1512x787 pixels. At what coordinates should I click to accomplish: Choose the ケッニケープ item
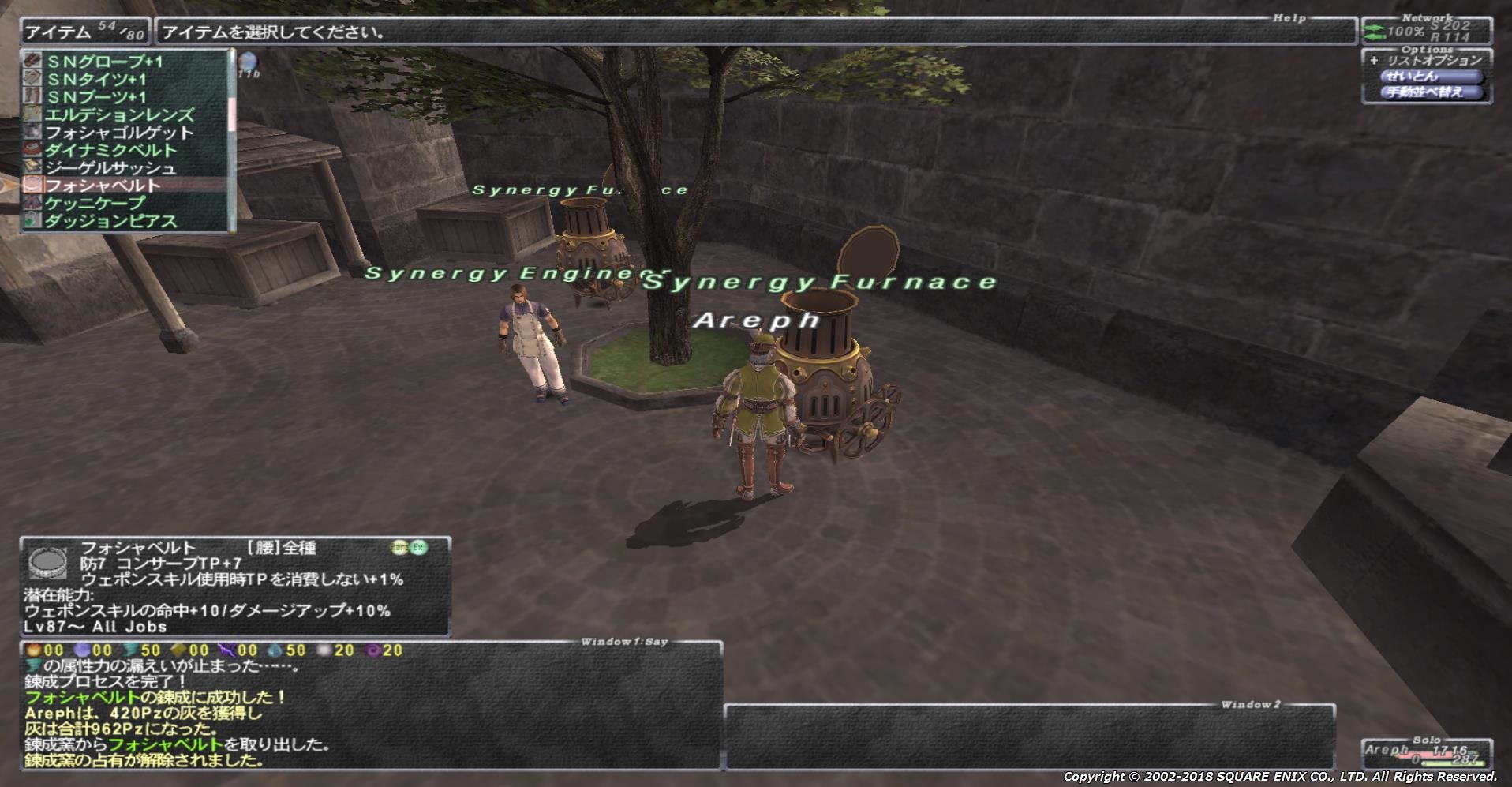pos(95,204)
